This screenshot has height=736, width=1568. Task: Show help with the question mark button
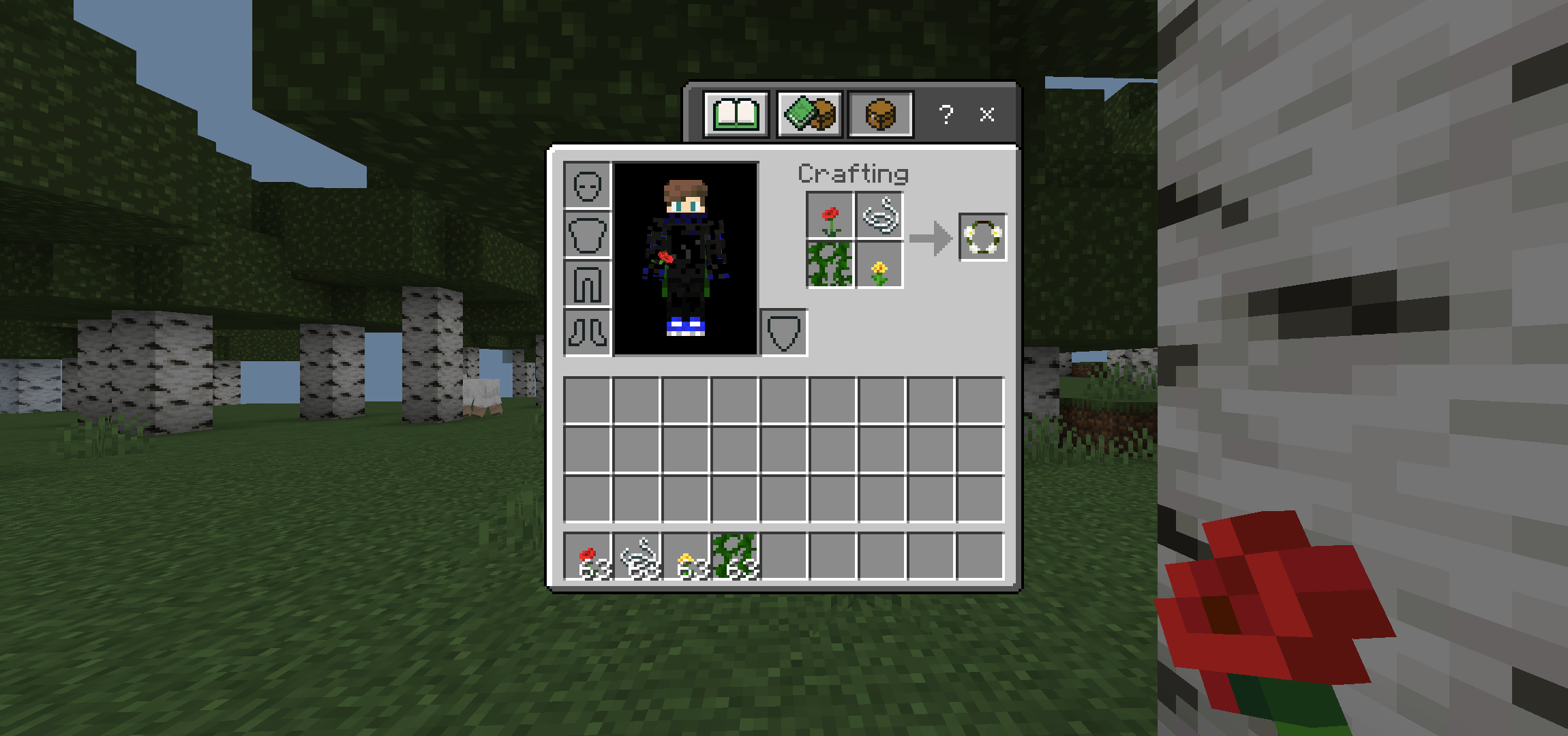coord(946,114)
